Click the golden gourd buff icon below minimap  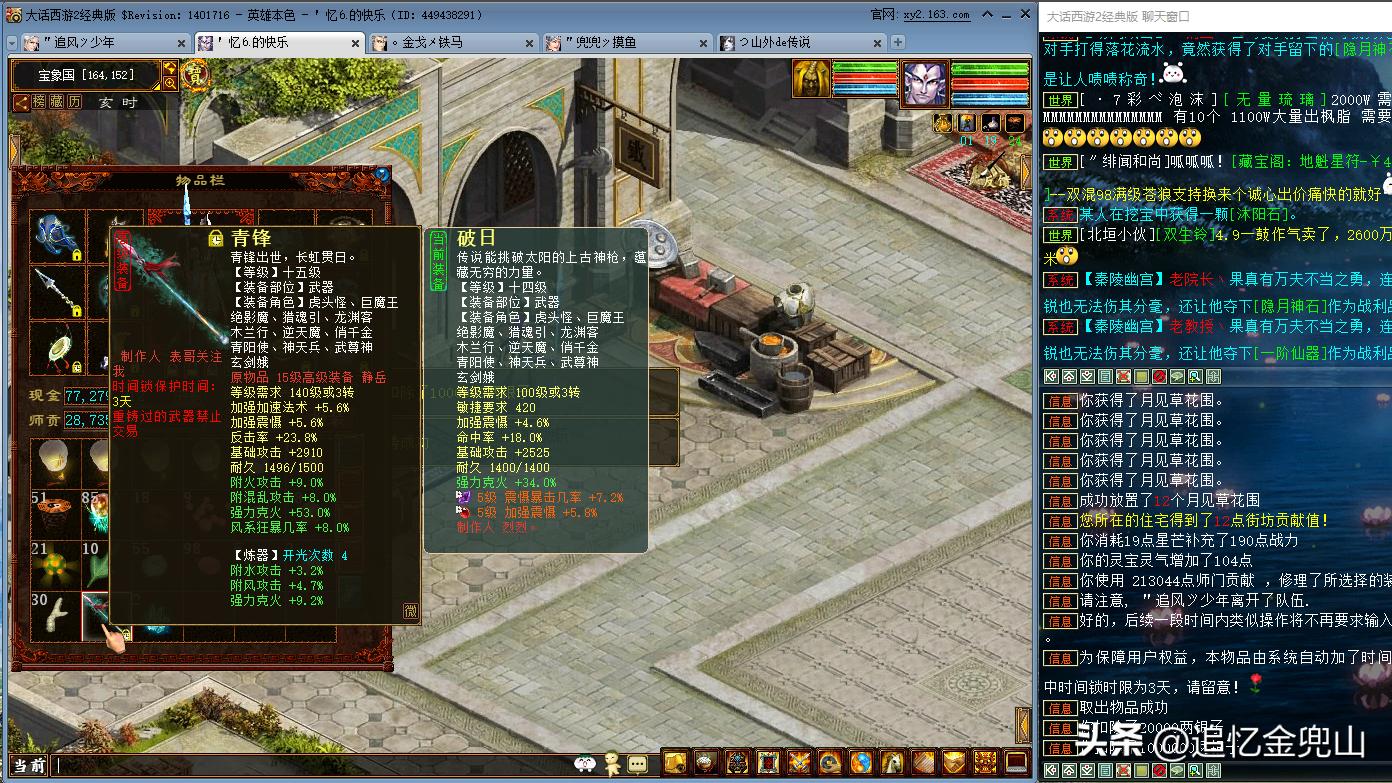coord(941,121)
